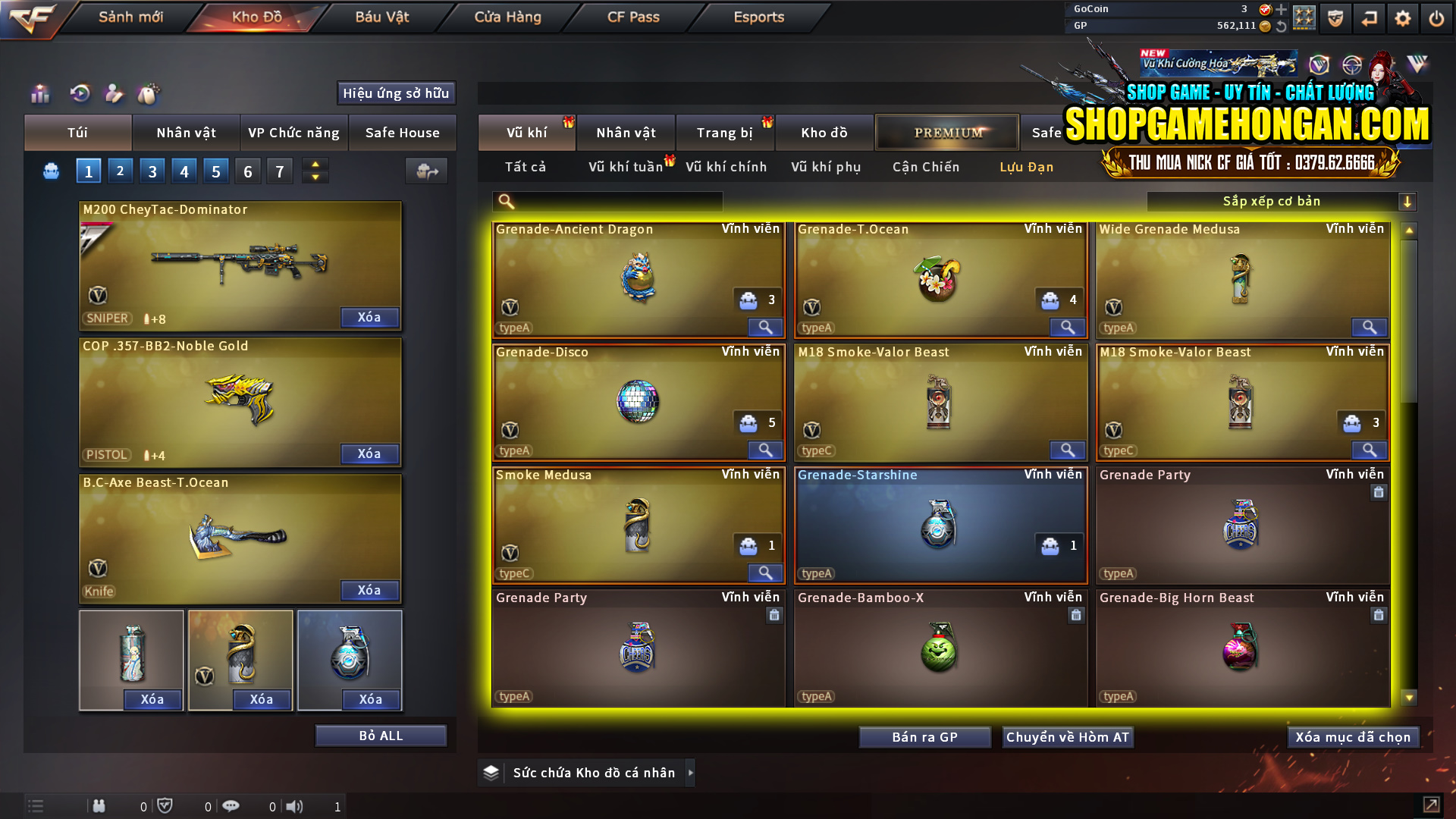Click the chat bubble icon in the status bar
This screenshot has width=1456, height=819.
[x=231, y=806]
